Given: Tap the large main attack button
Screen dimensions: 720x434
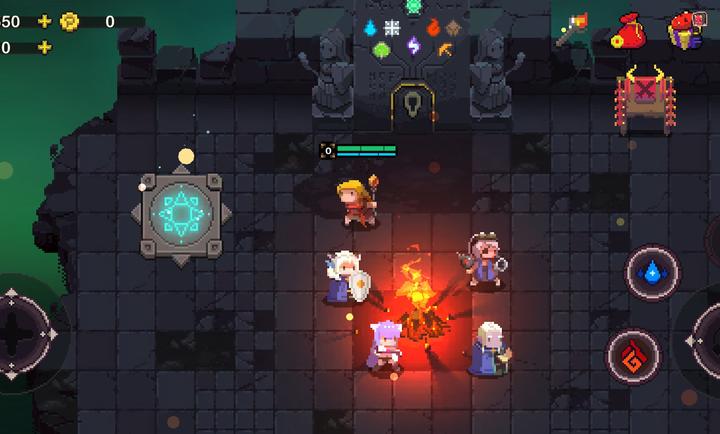Looking at the screenshot, I should [x=706, y=340].
